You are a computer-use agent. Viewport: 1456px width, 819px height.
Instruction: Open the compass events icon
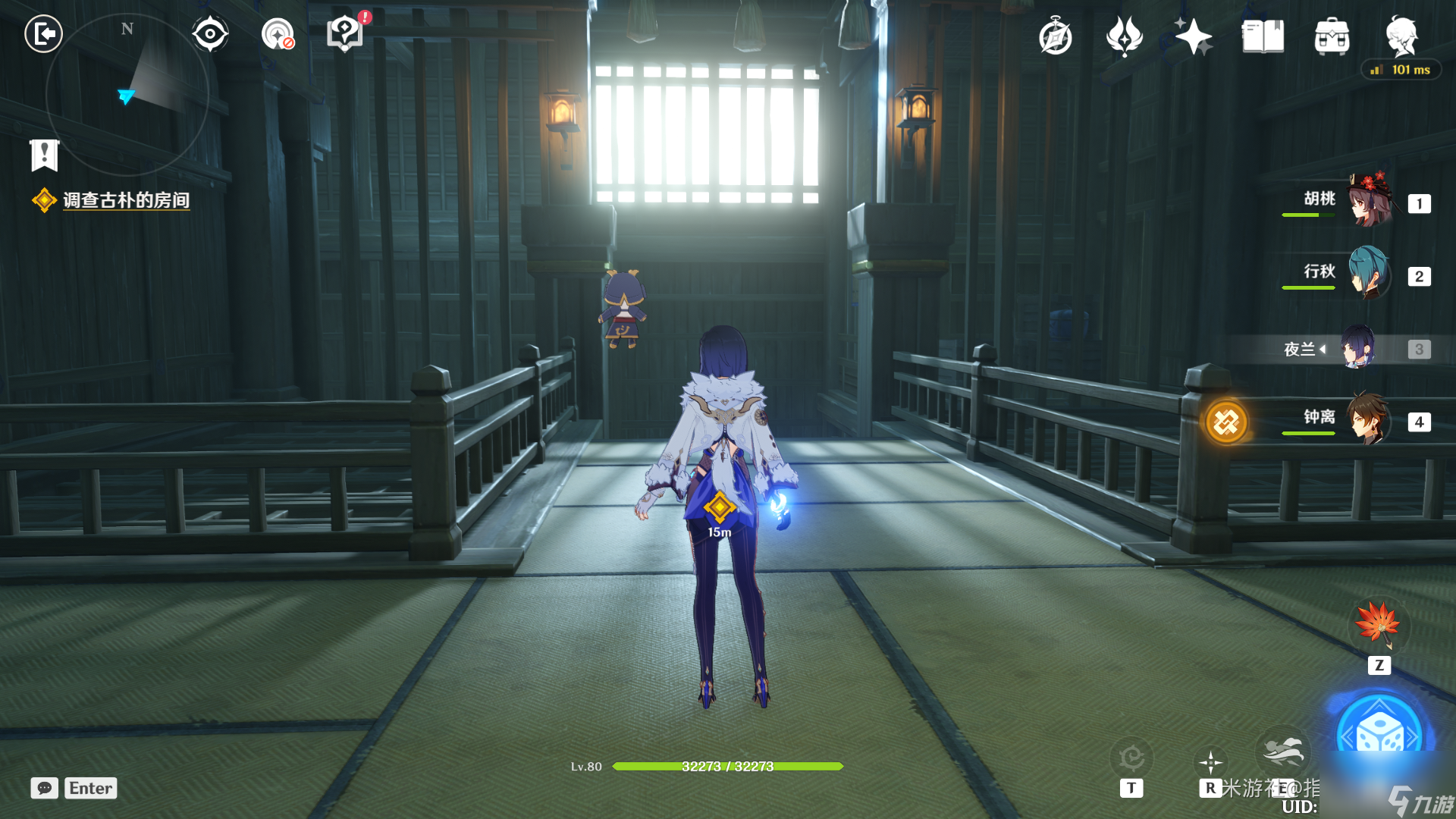pos(1055,37)
